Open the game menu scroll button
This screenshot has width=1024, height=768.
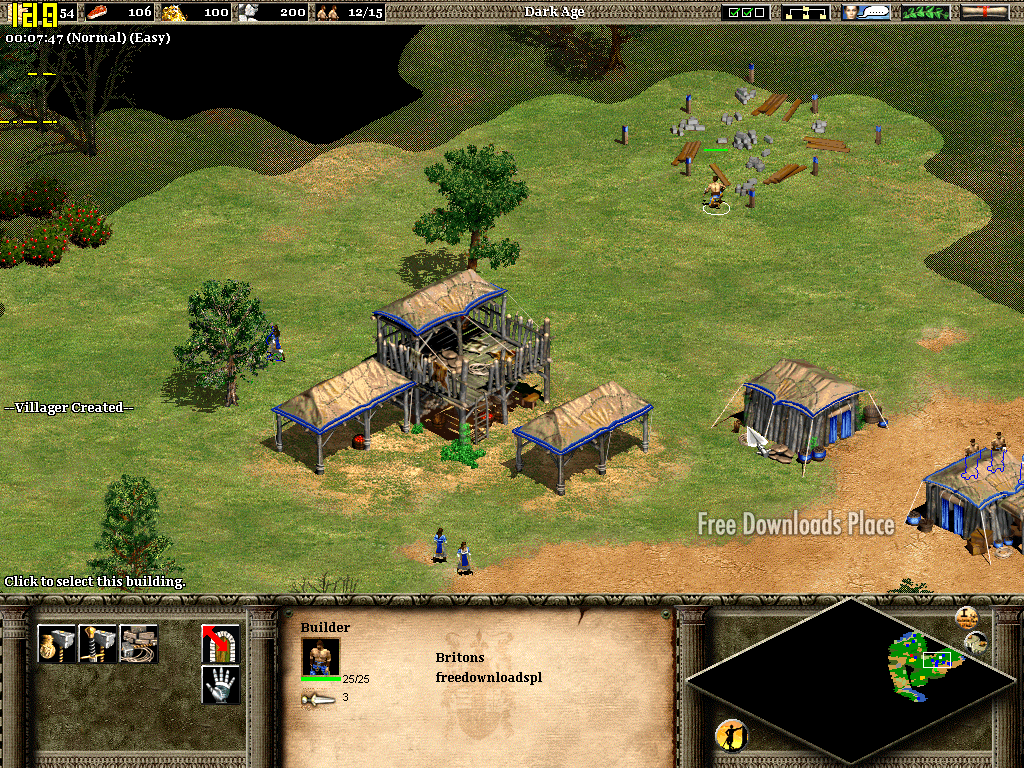pos(984,12)
